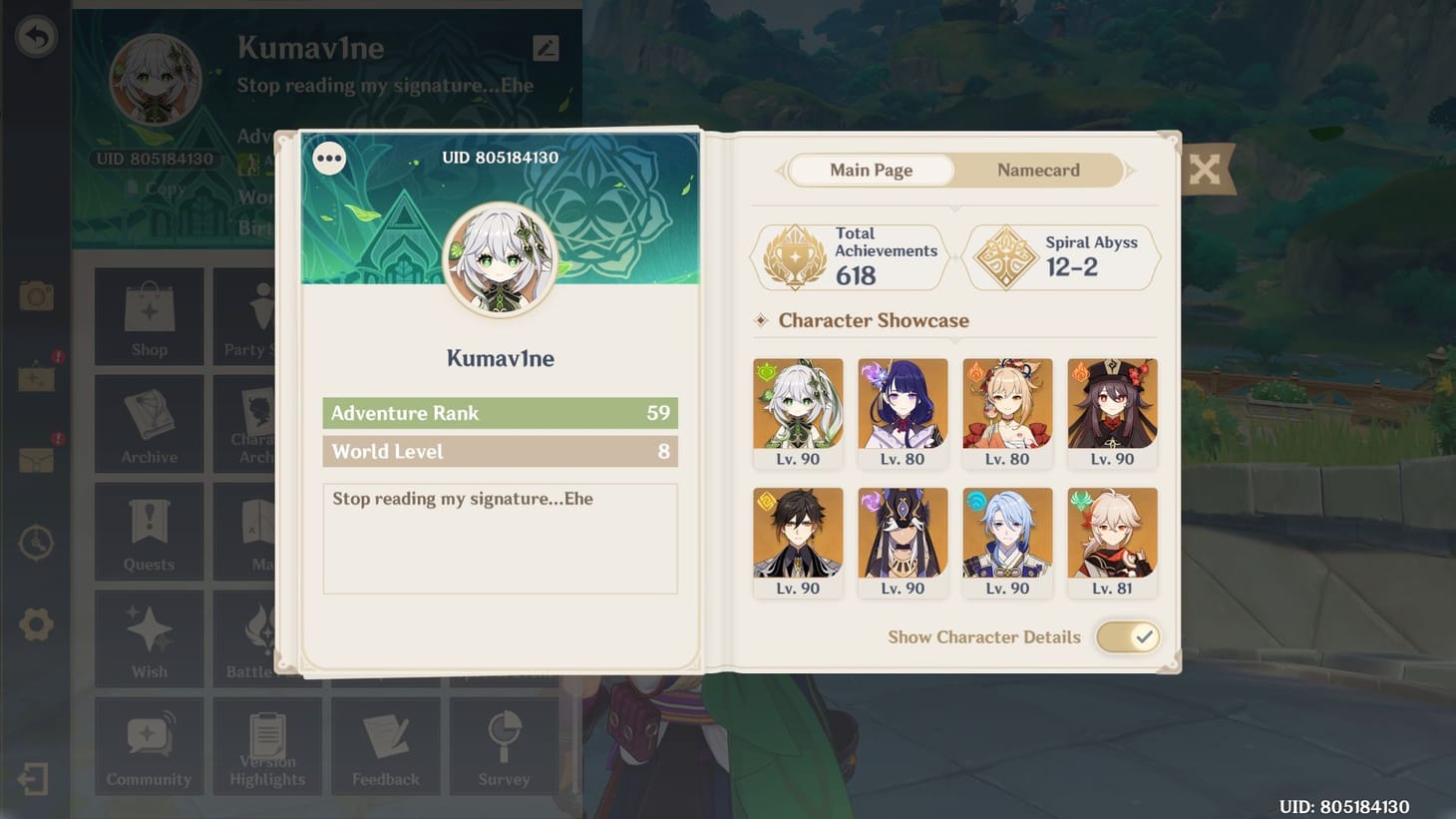Image resolution: width=1456 pixels, height=819 pixels.
Task: Click the ellipsis options on the profile card
Action: [329, 157]
